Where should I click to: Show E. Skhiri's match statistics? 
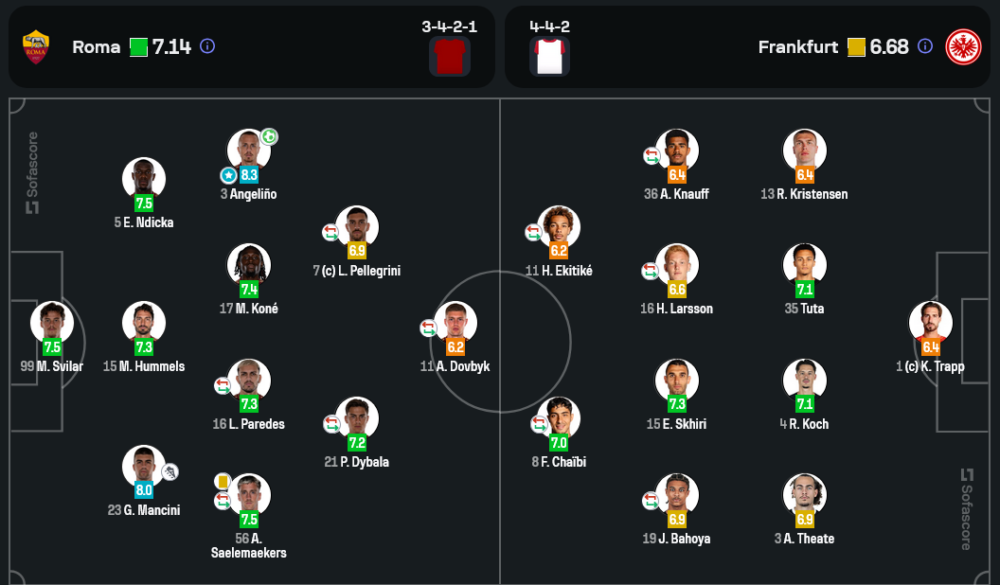[677, 380]
